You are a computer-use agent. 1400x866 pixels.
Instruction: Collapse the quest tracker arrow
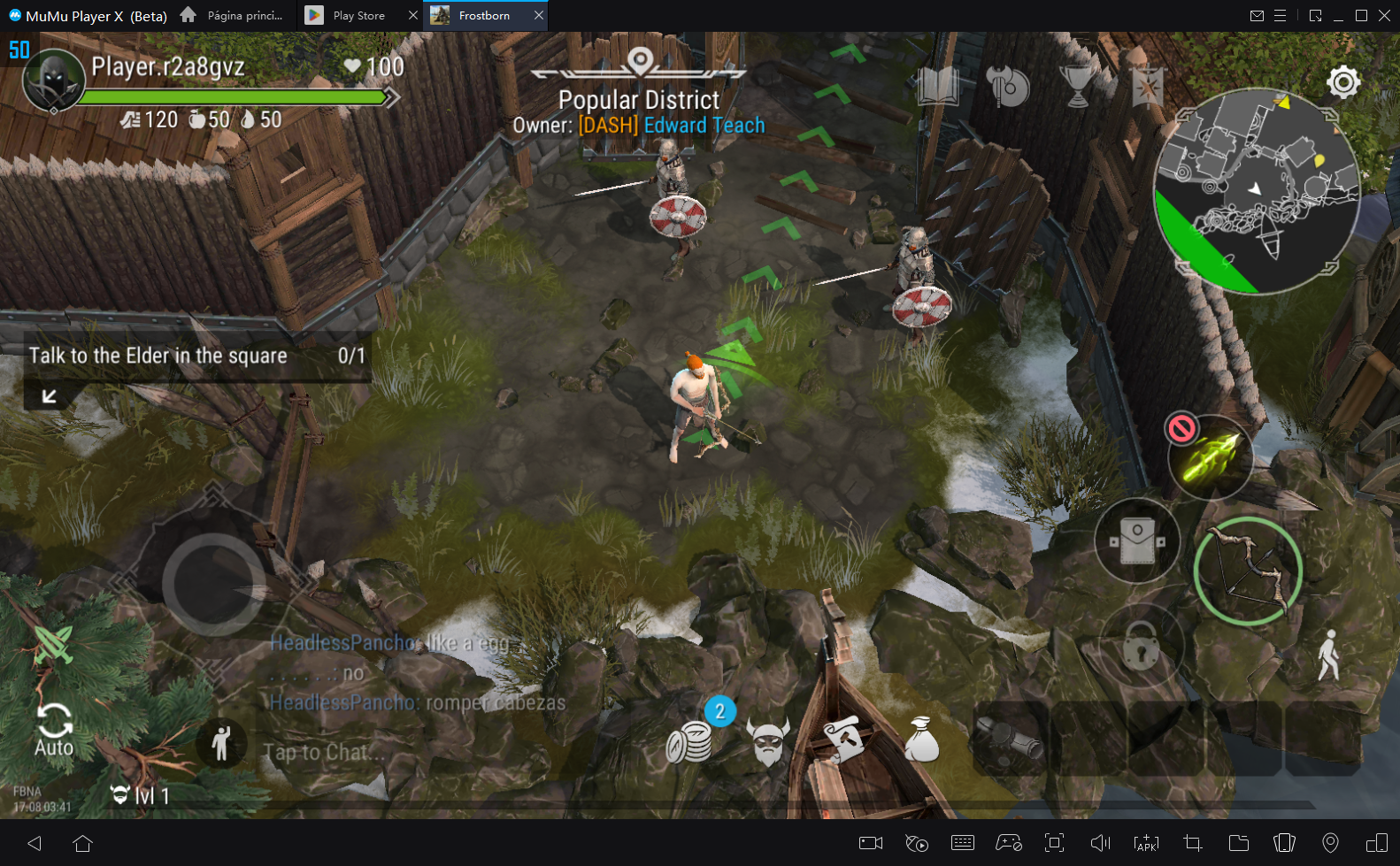coord(50,396)
